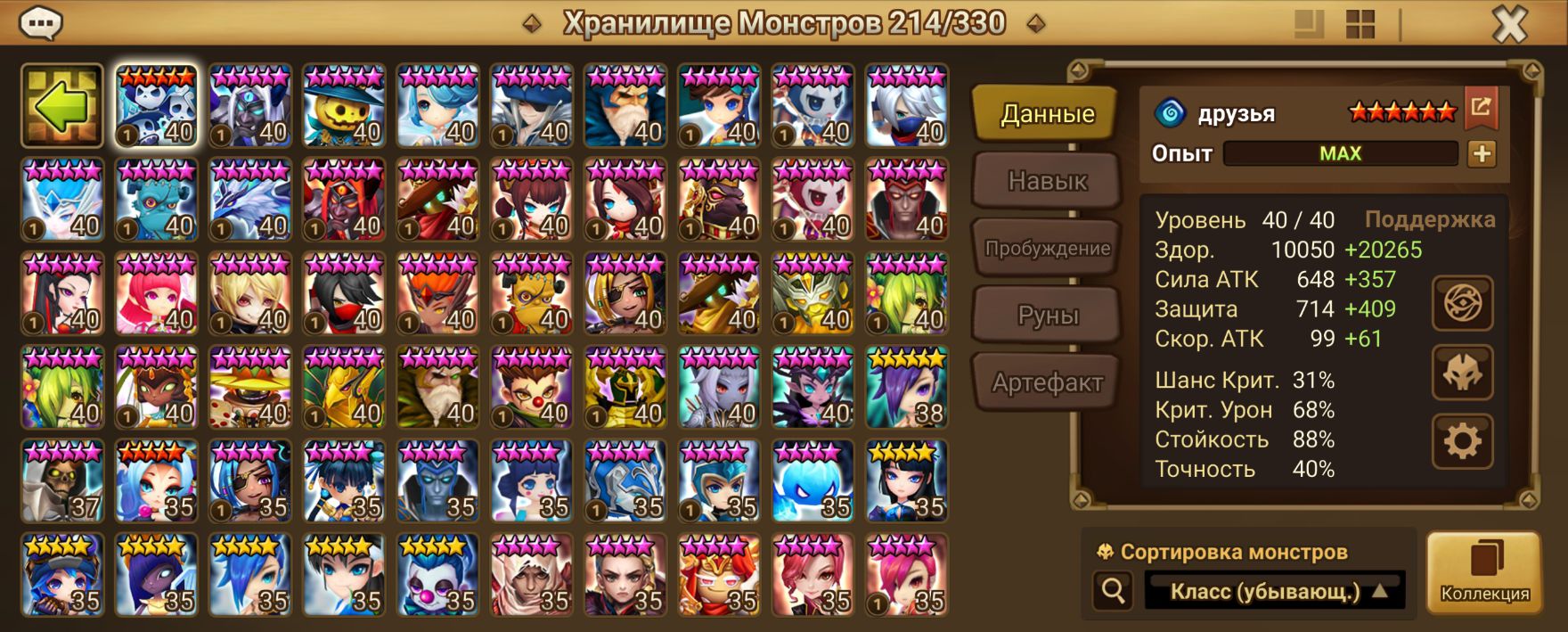Open the gear settings button
Image resolution: width=1568 pixels, height=632 pixels.
[x=1462, y=441]
